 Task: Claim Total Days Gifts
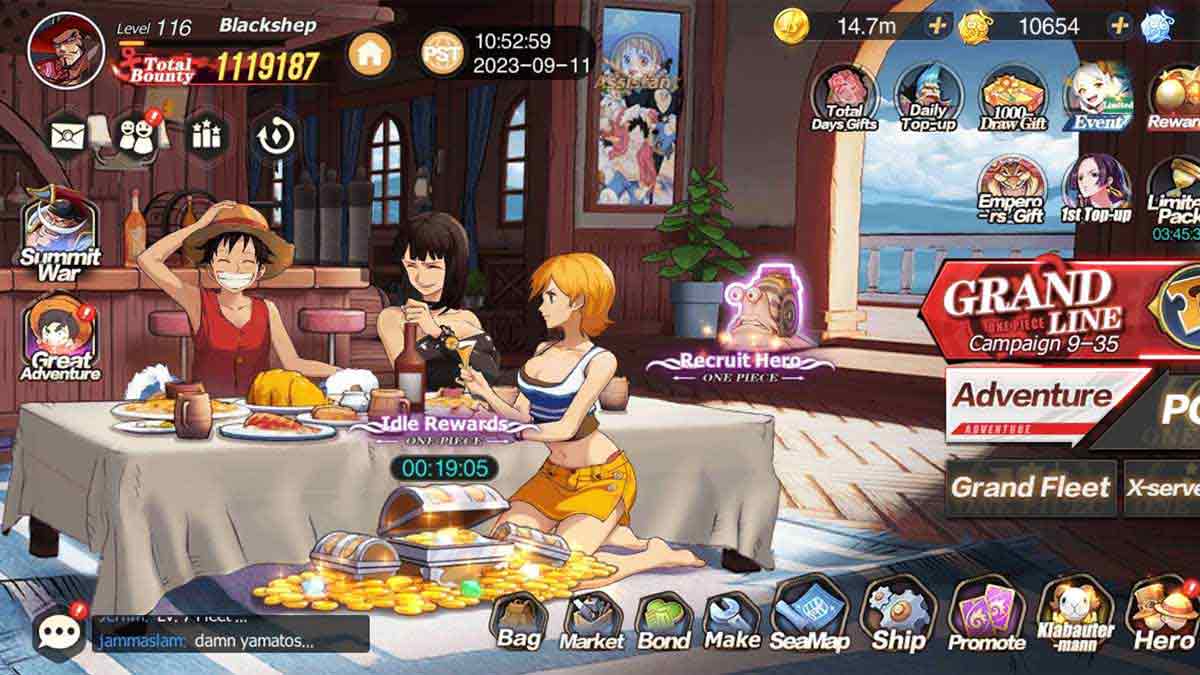[845, 97]
